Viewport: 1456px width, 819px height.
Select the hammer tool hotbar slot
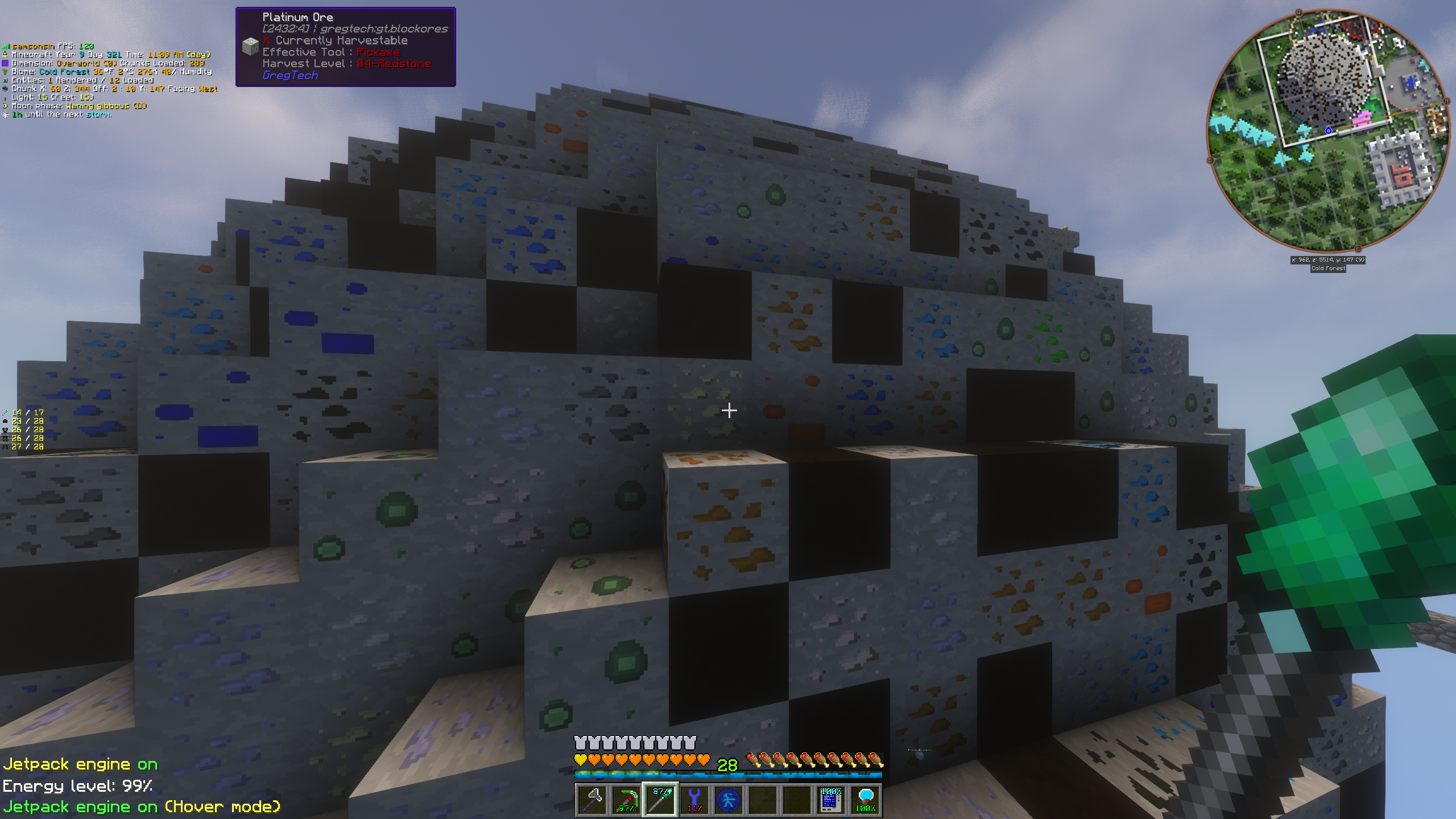point(592,800)
